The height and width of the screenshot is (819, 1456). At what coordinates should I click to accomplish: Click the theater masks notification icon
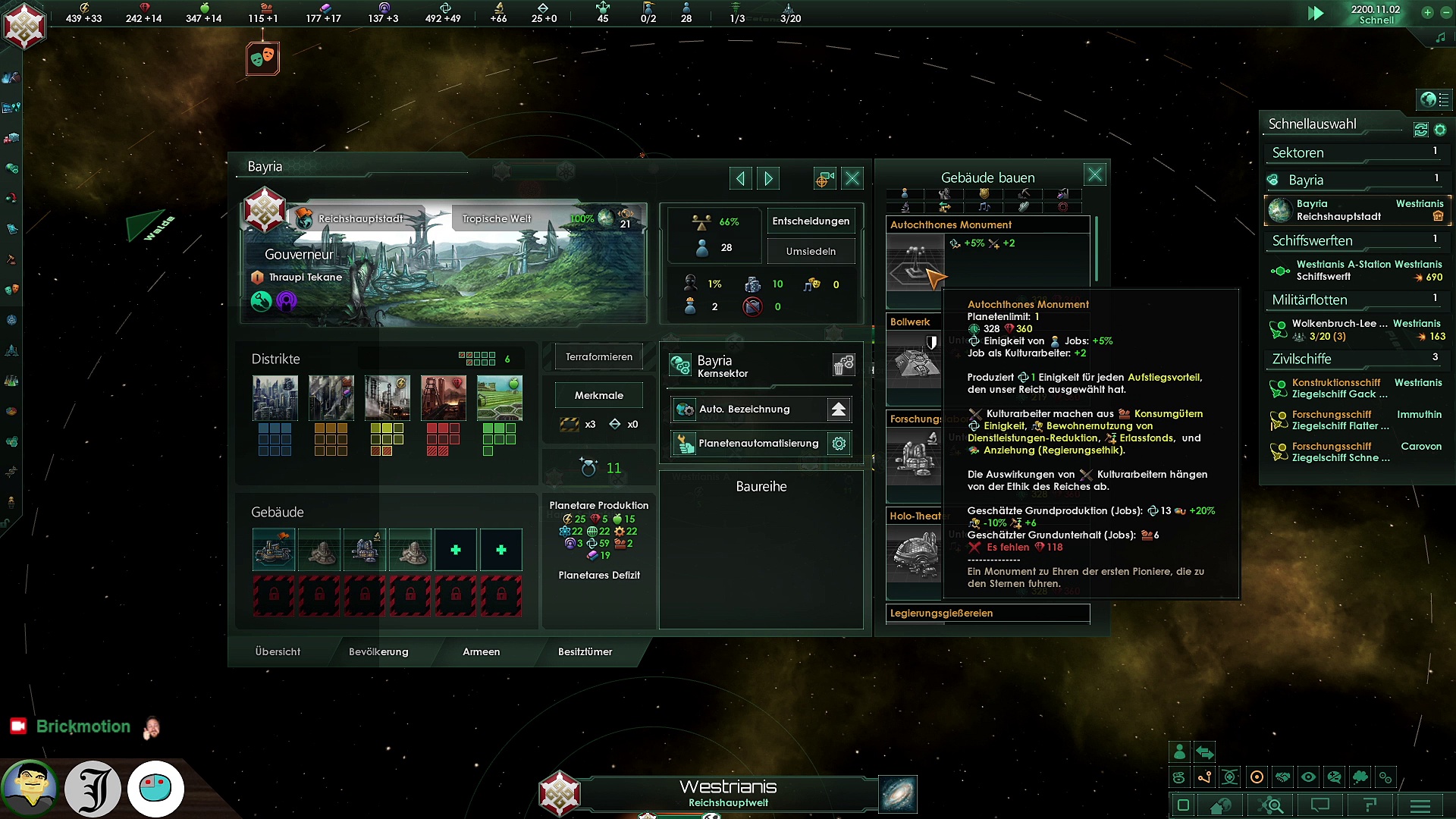click(x=262, y=58)
